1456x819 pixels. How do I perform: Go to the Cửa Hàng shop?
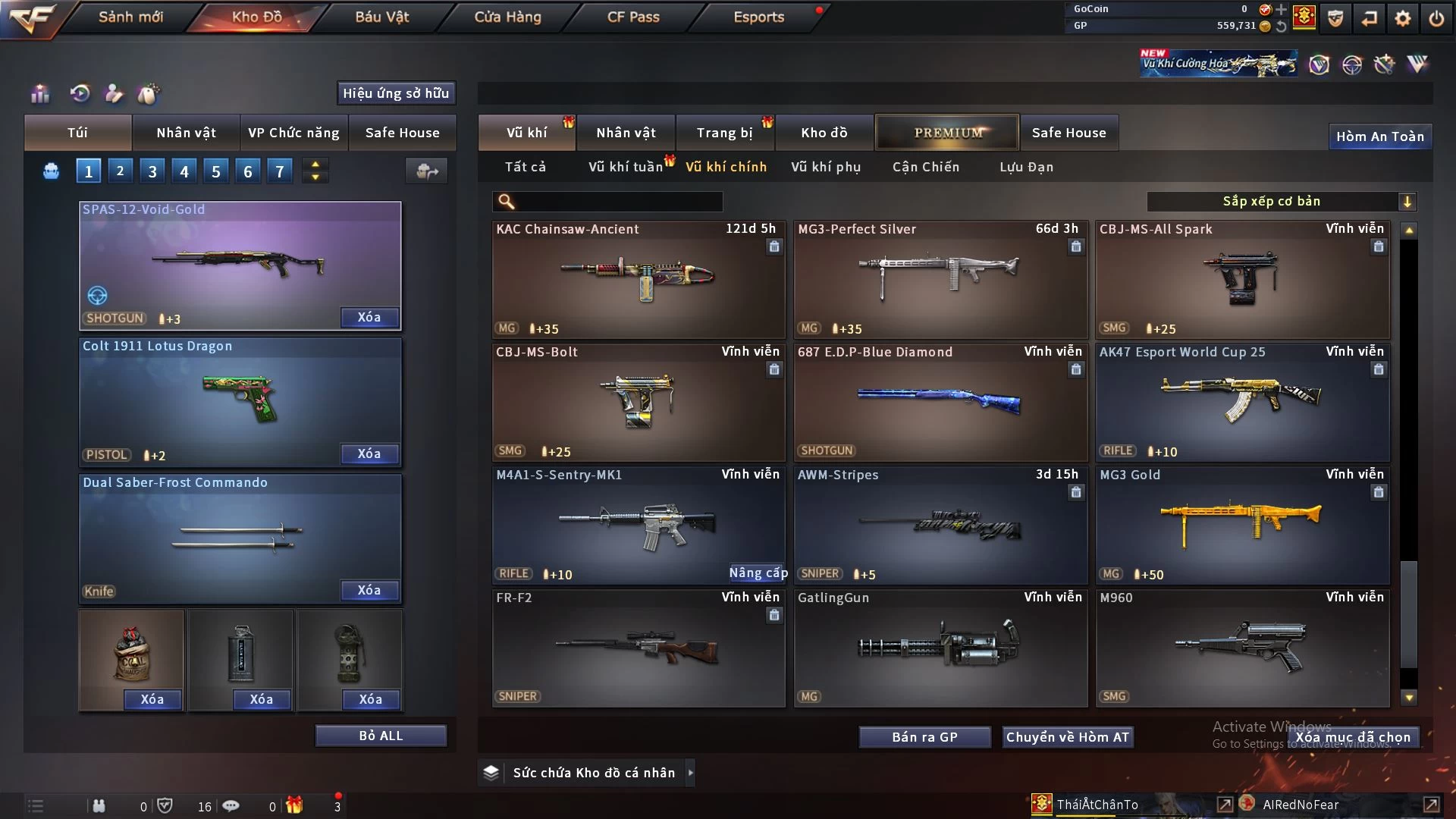(507, 17)
